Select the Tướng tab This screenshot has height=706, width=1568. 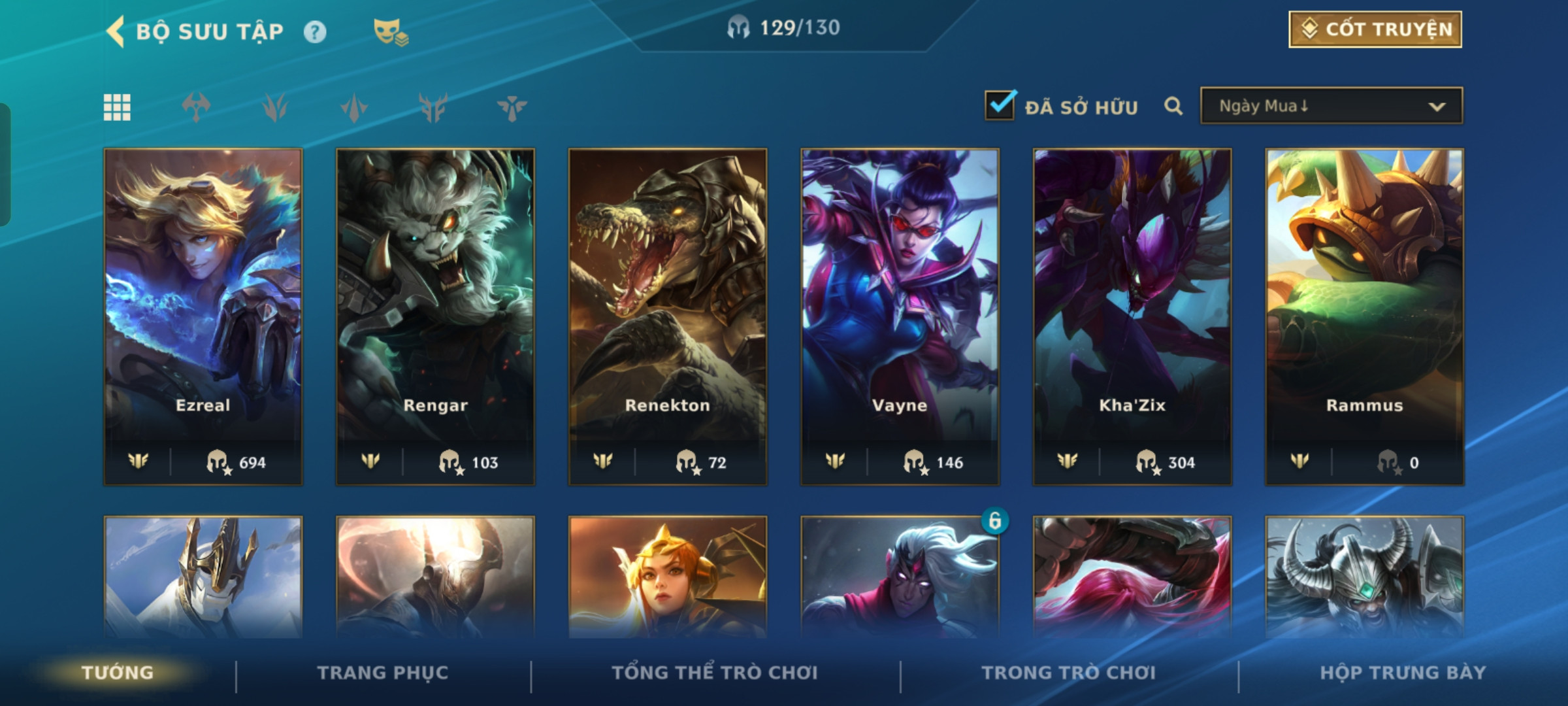tap(118, 673)
